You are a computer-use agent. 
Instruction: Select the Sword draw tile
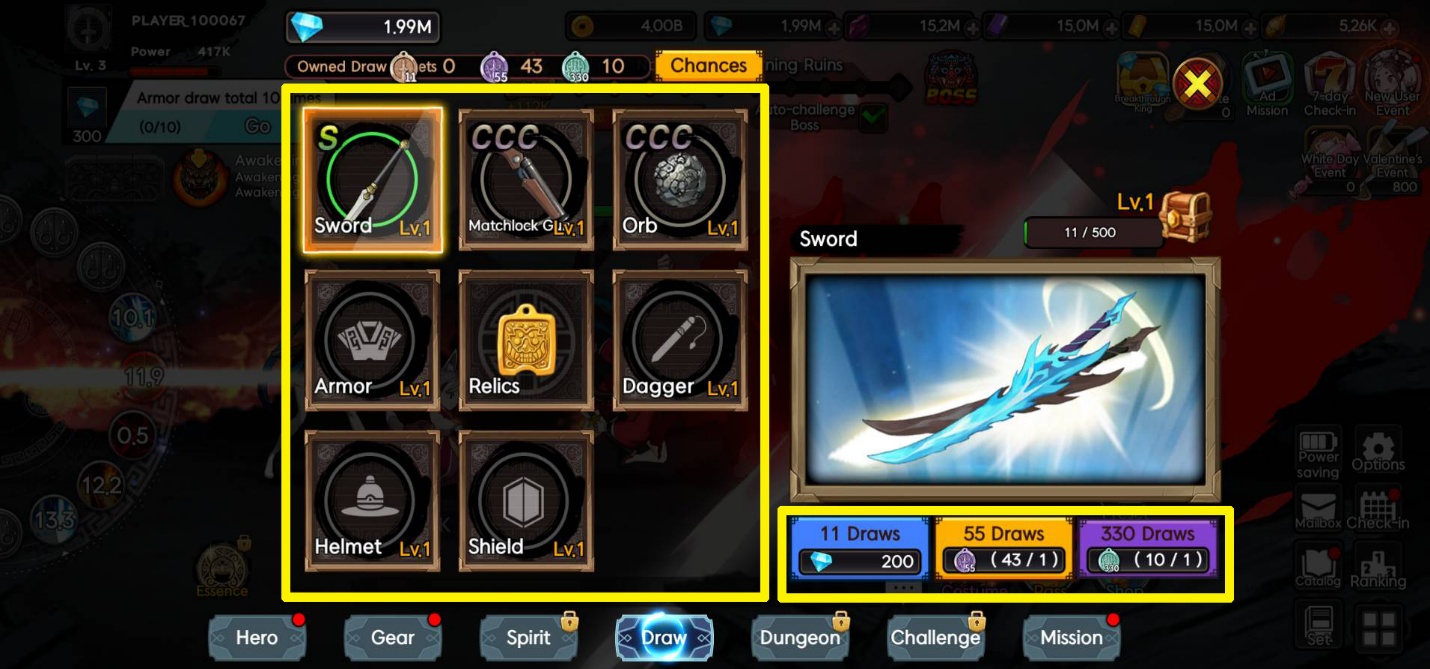pyautogui.click(x=372, y=180)
